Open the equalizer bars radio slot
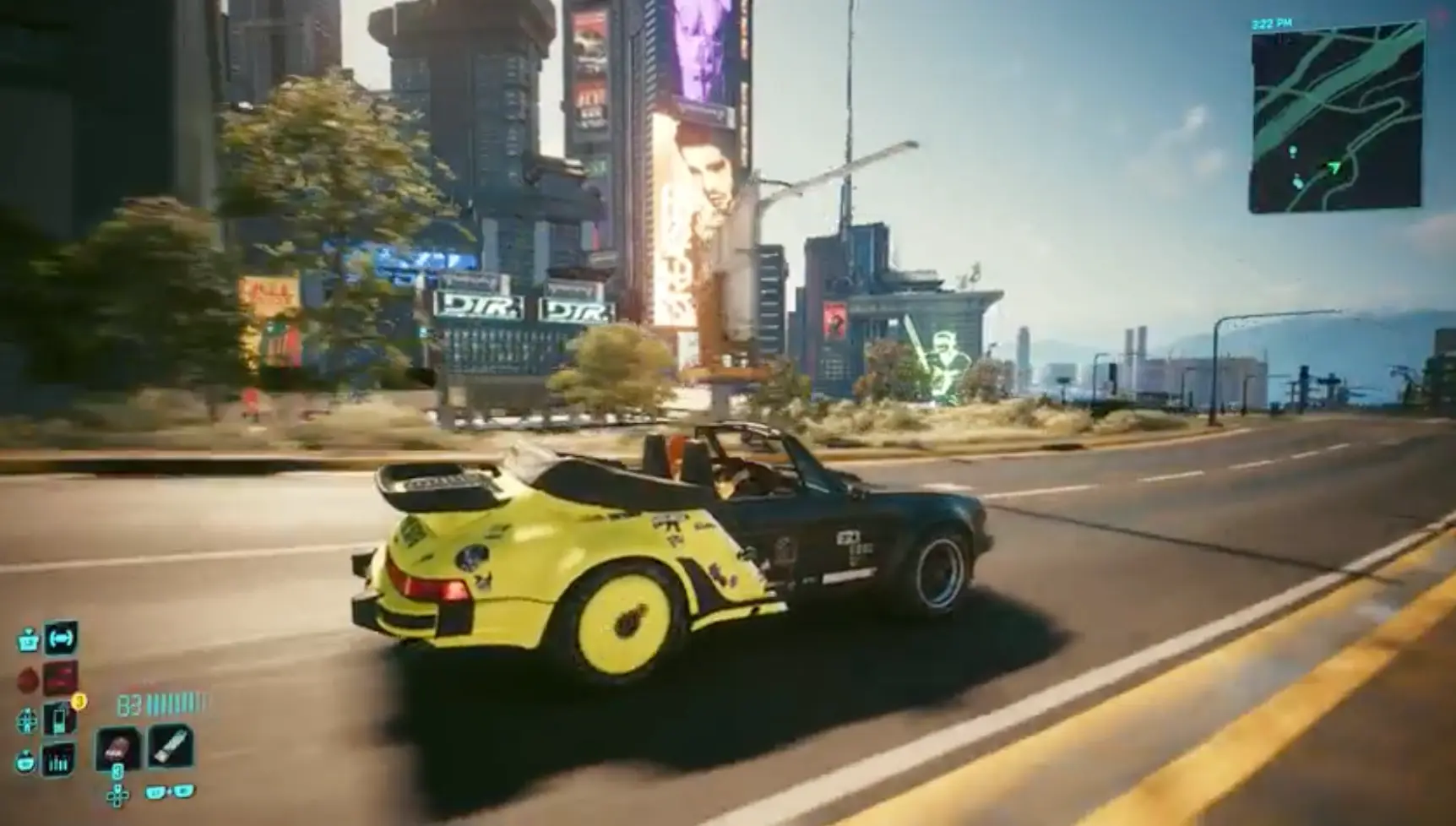 pyautogui.click(x=59, y=762)
